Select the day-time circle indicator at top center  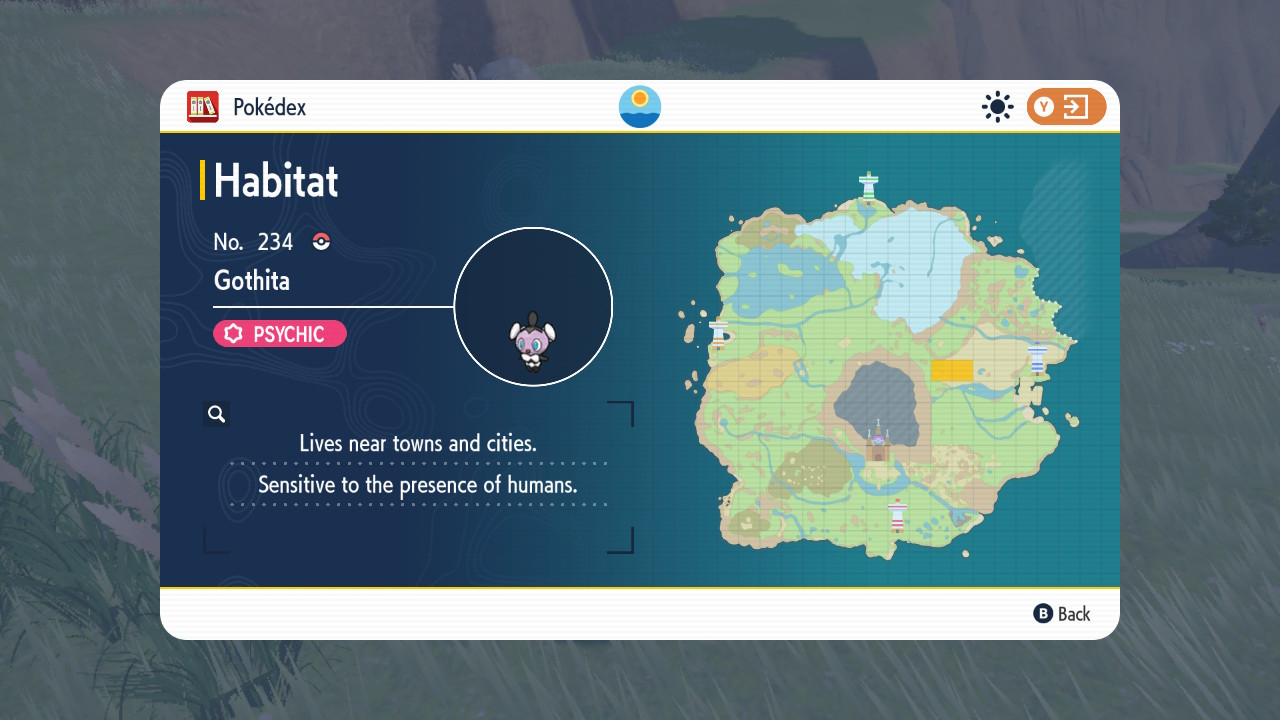[639, 107]
